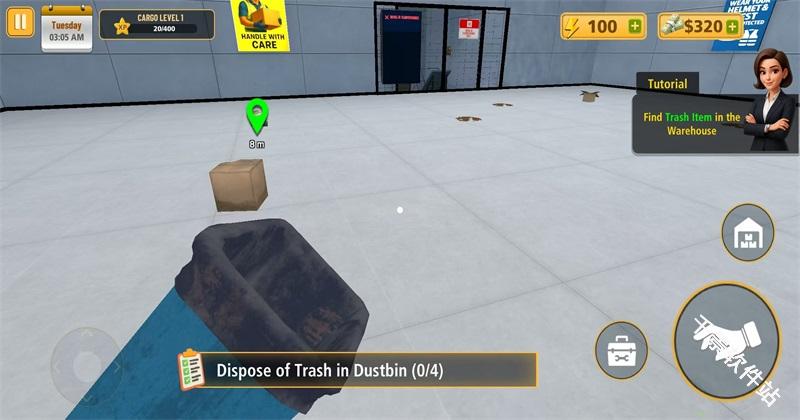Pause the game with the orange pause button
Image resolution: width=800 pixels, height=420 pixels.
20,23
